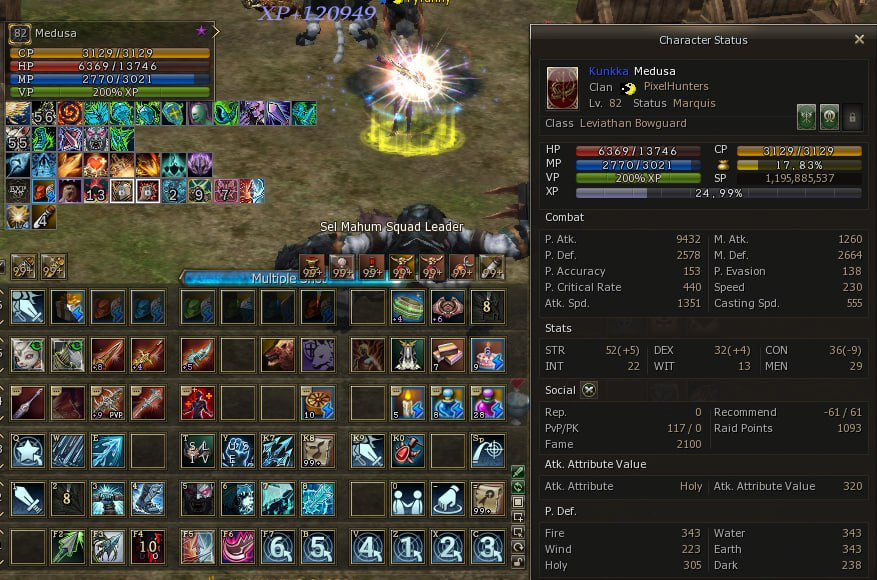Image resolution: width=877 pixels, height=580 pixels.
Task: Use the pick-up hand action icon
Action: pos(447,499)
